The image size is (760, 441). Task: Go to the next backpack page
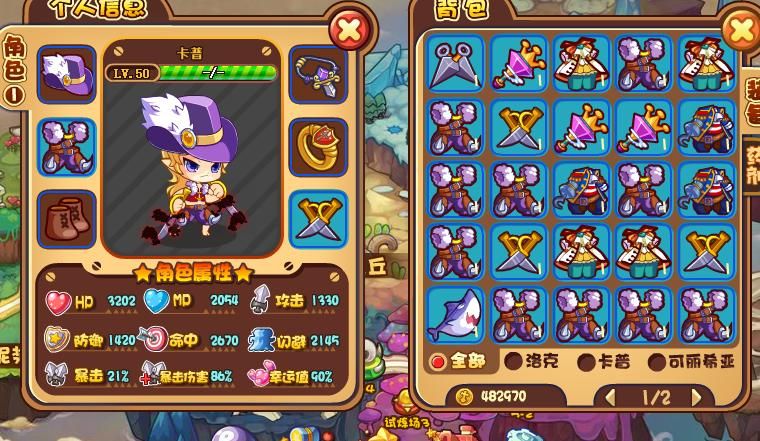tap(698, 397)
